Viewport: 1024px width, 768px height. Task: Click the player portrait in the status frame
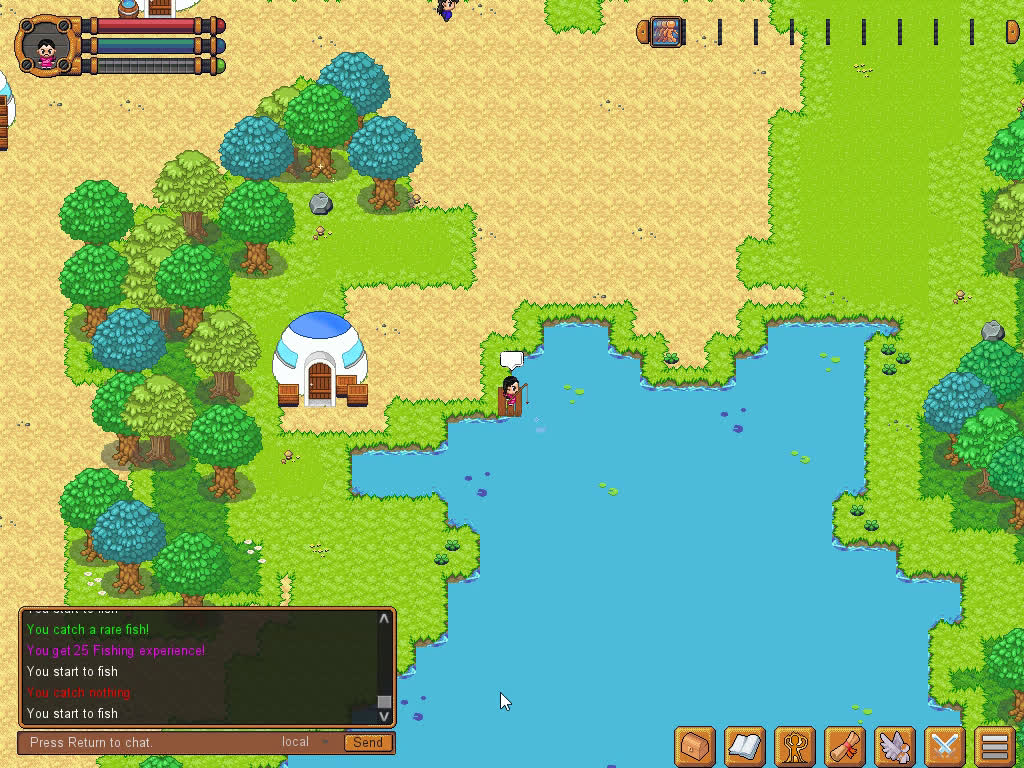tap(46, 47)
